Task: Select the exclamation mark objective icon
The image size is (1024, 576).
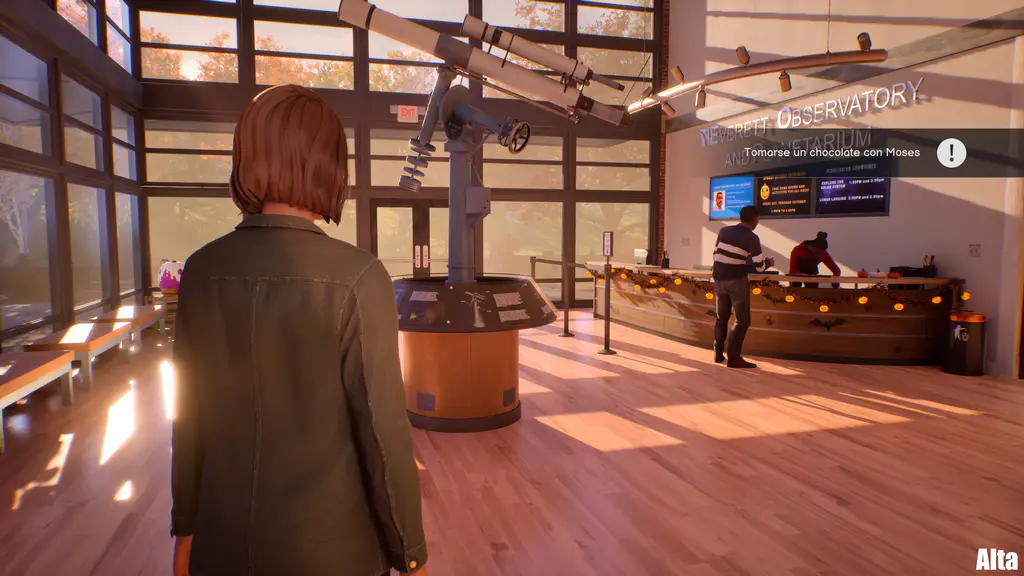Action: tap(951, 153)
